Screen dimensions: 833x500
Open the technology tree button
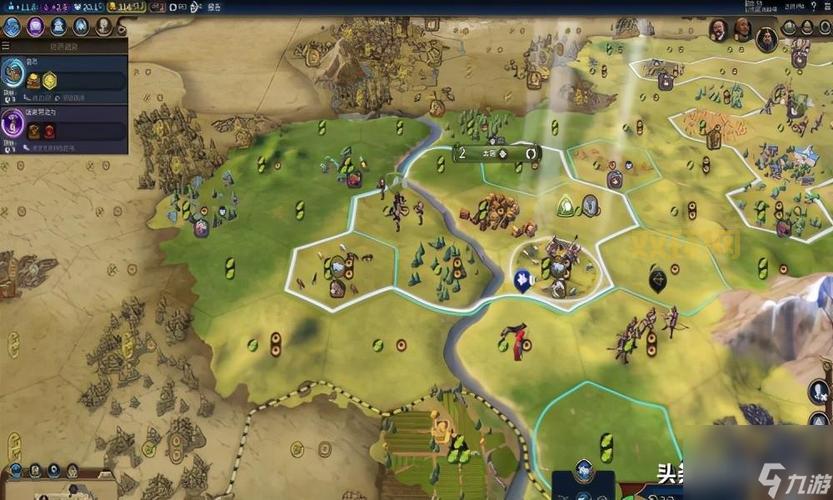[11, 27]
